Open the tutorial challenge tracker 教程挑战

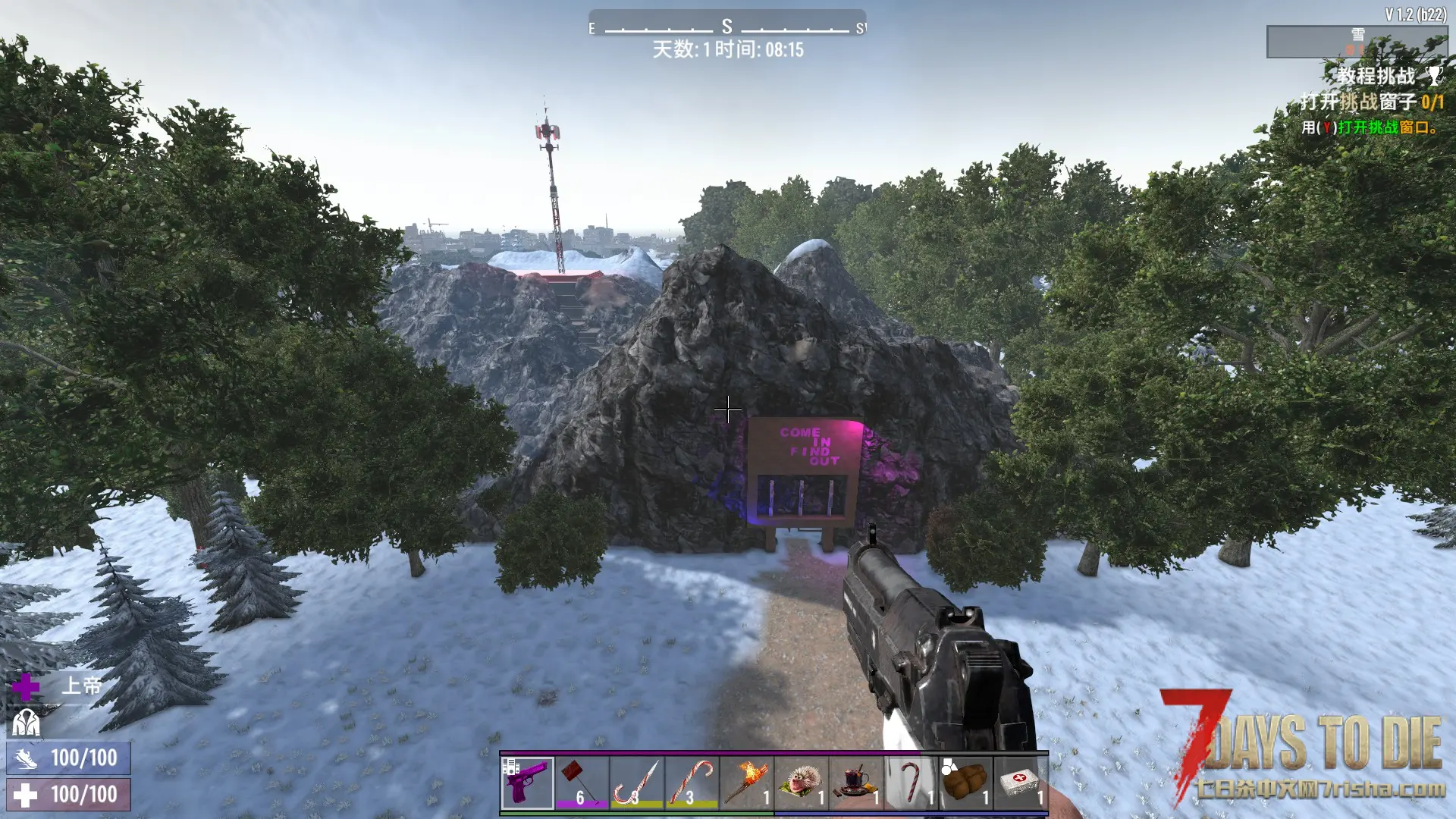(x=1376, y=76)
